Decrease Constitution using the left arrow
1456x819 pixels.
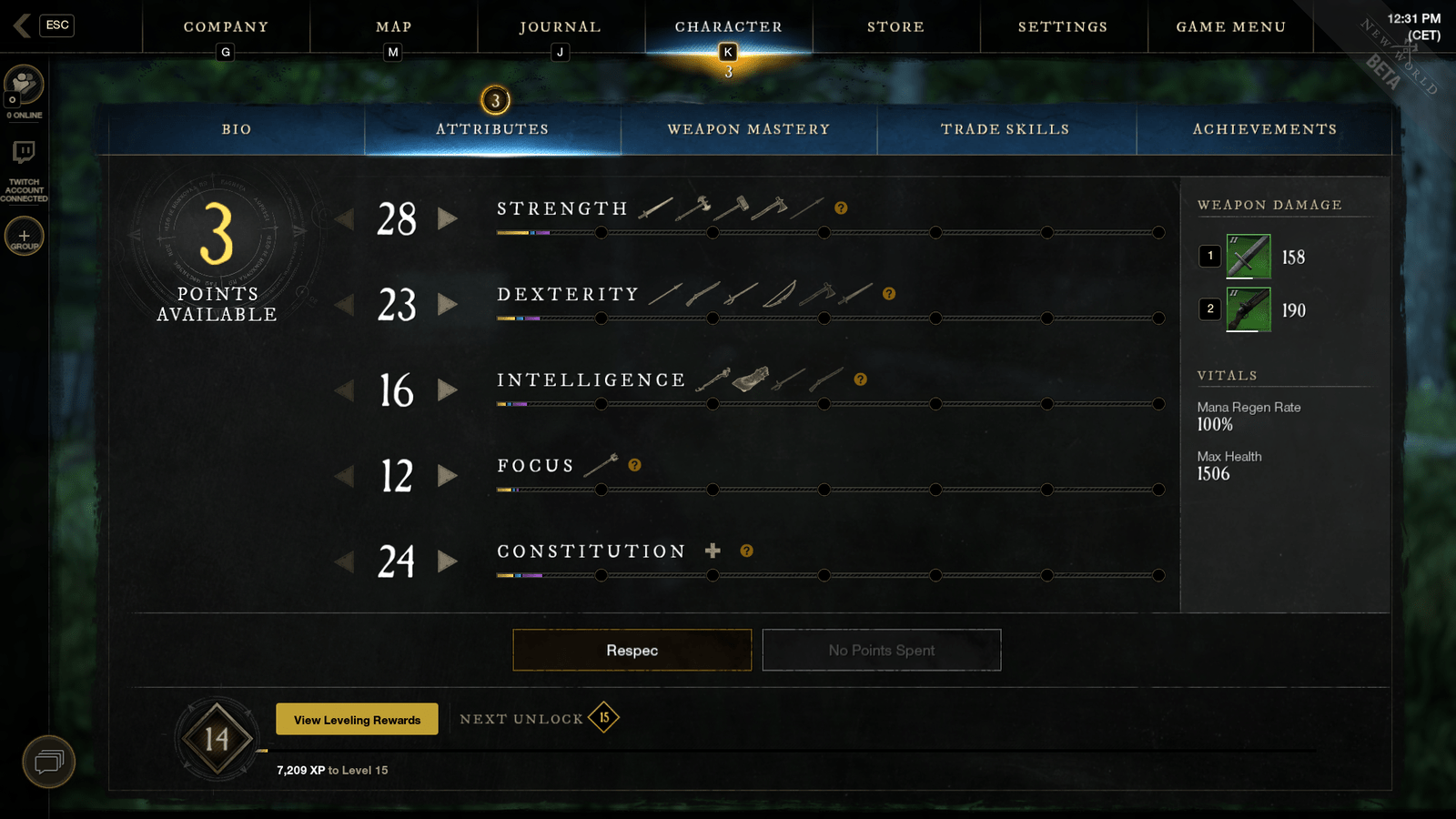pos(346,561)
